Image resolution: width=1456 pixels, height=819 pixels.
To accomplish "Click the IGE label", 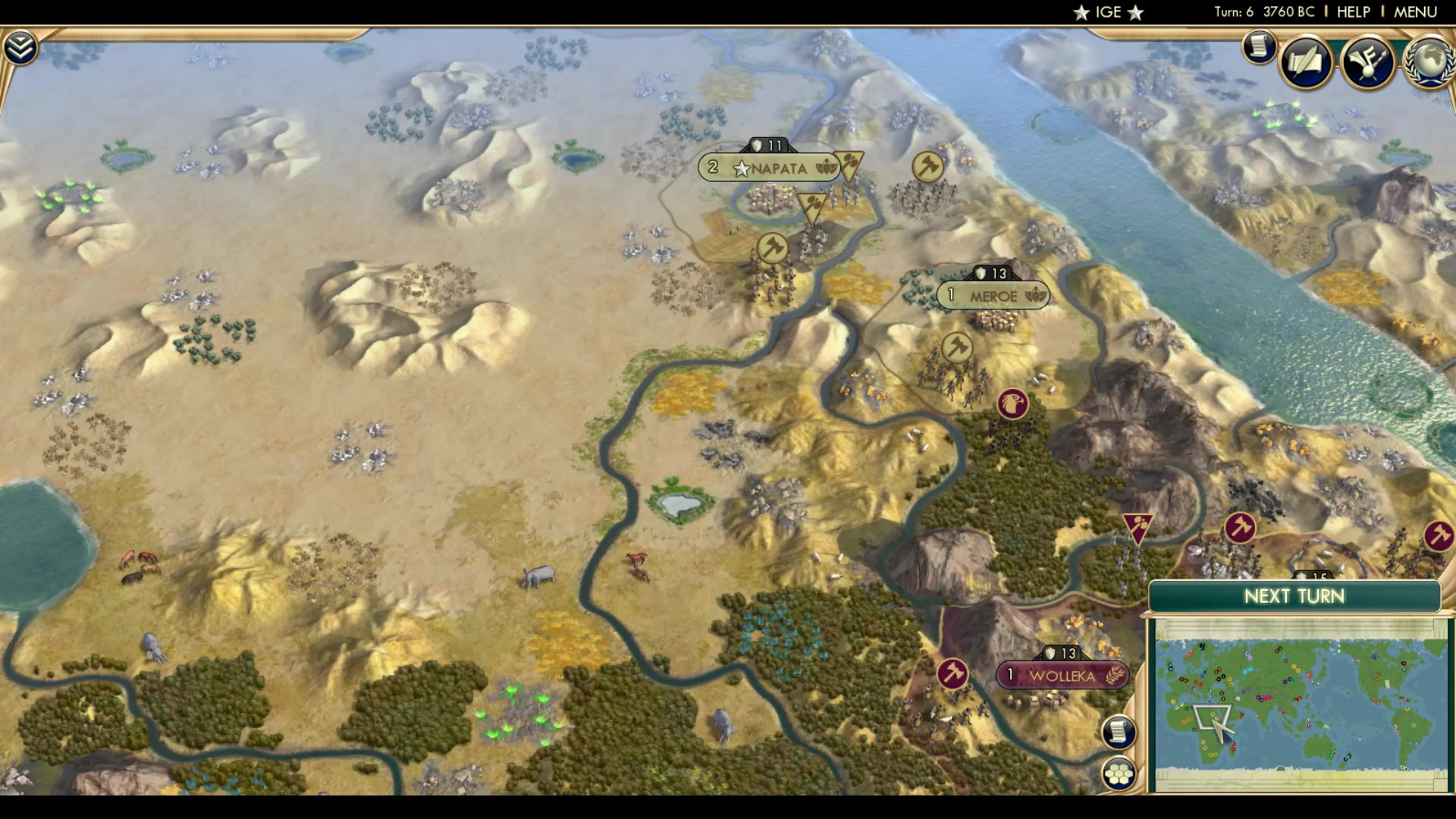I will click(1108, 11).
